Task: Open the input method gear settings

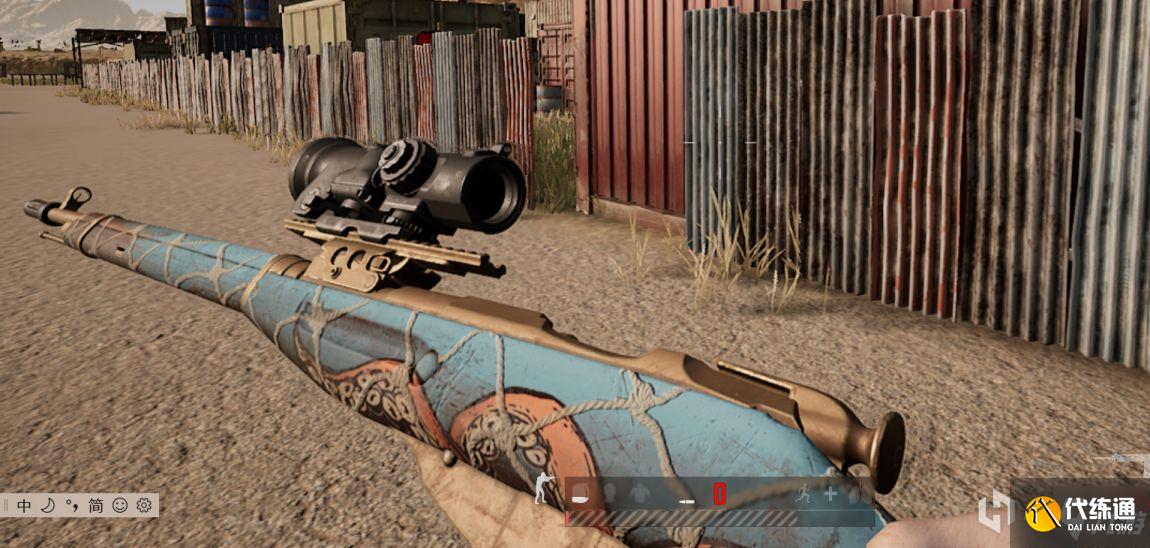Action: coord(144,505)
